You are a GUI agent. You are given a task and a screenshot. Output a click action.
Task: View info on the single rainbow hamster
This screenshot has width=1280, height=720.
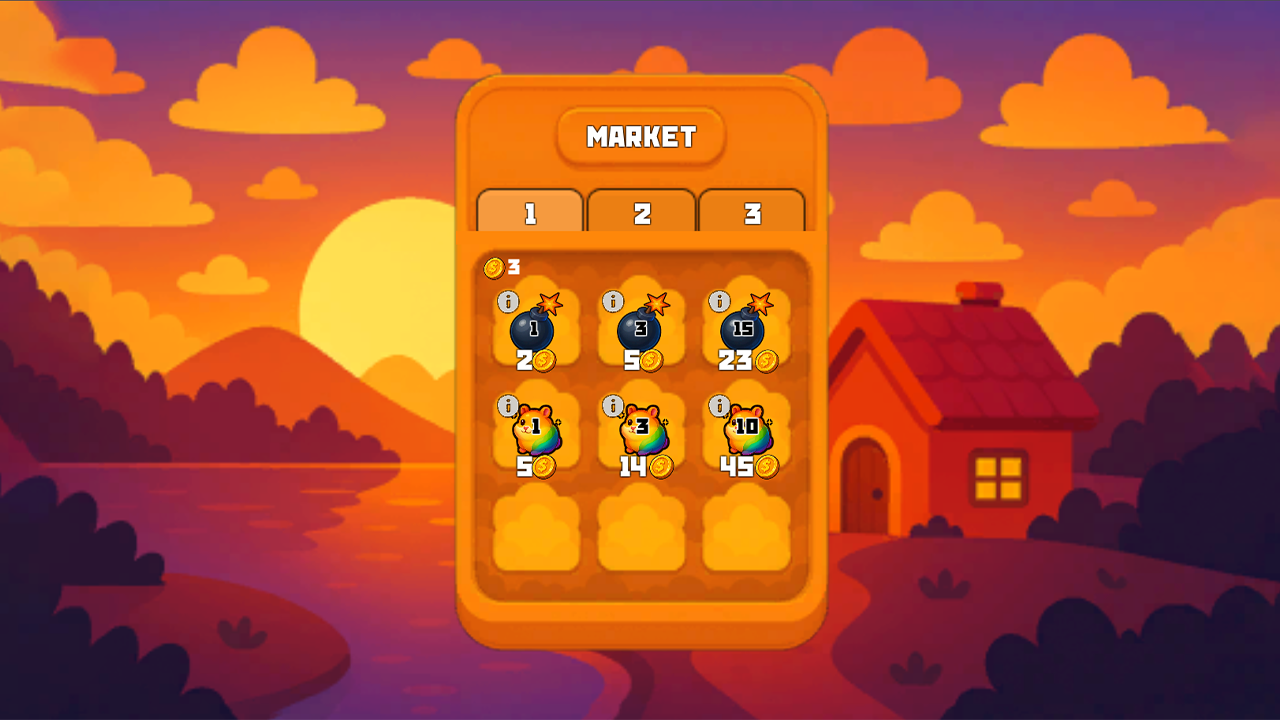(508, 404)
